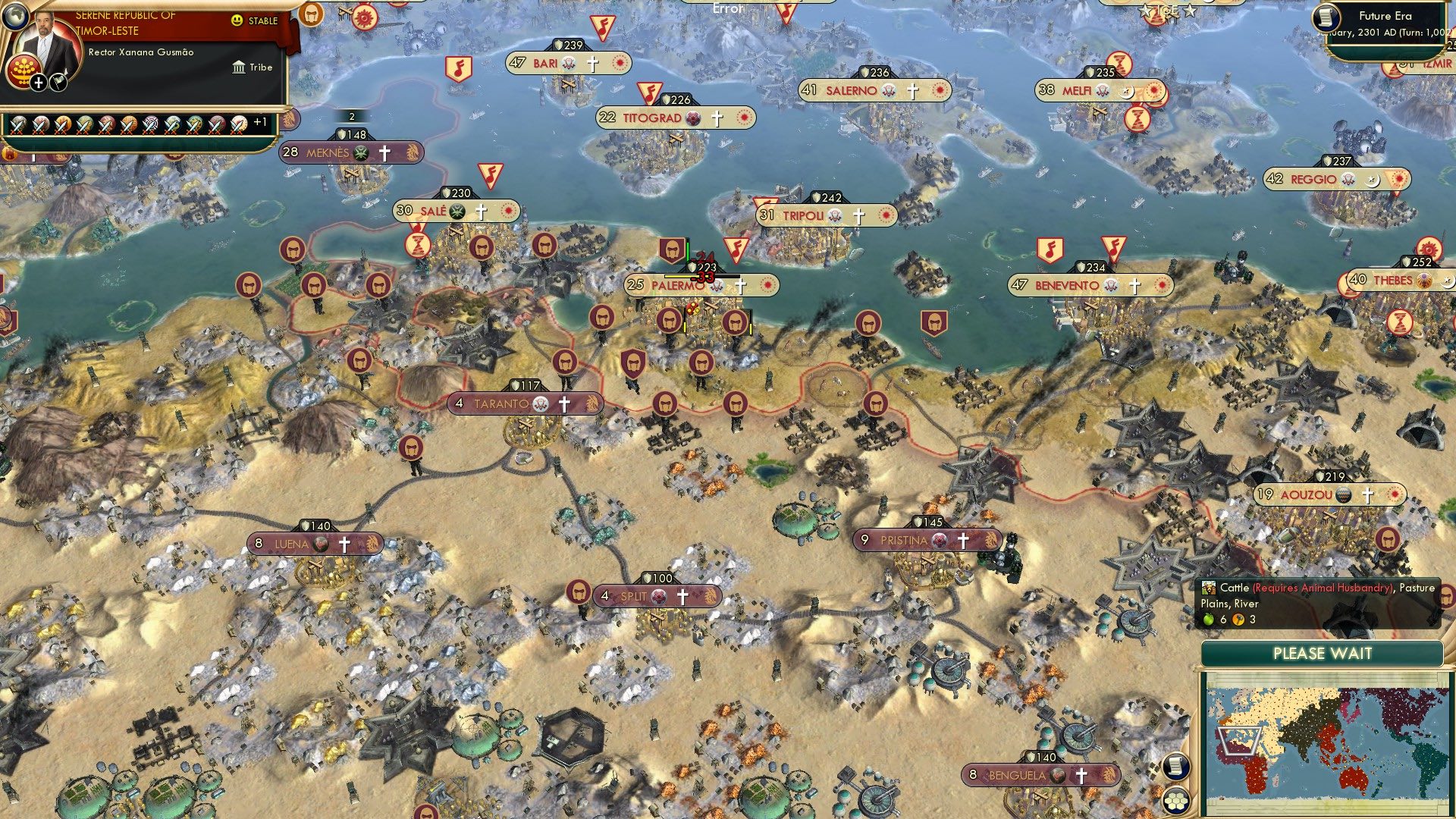Open the strategic view hex icon near minimap
1456x819 pixels.
1177,802
